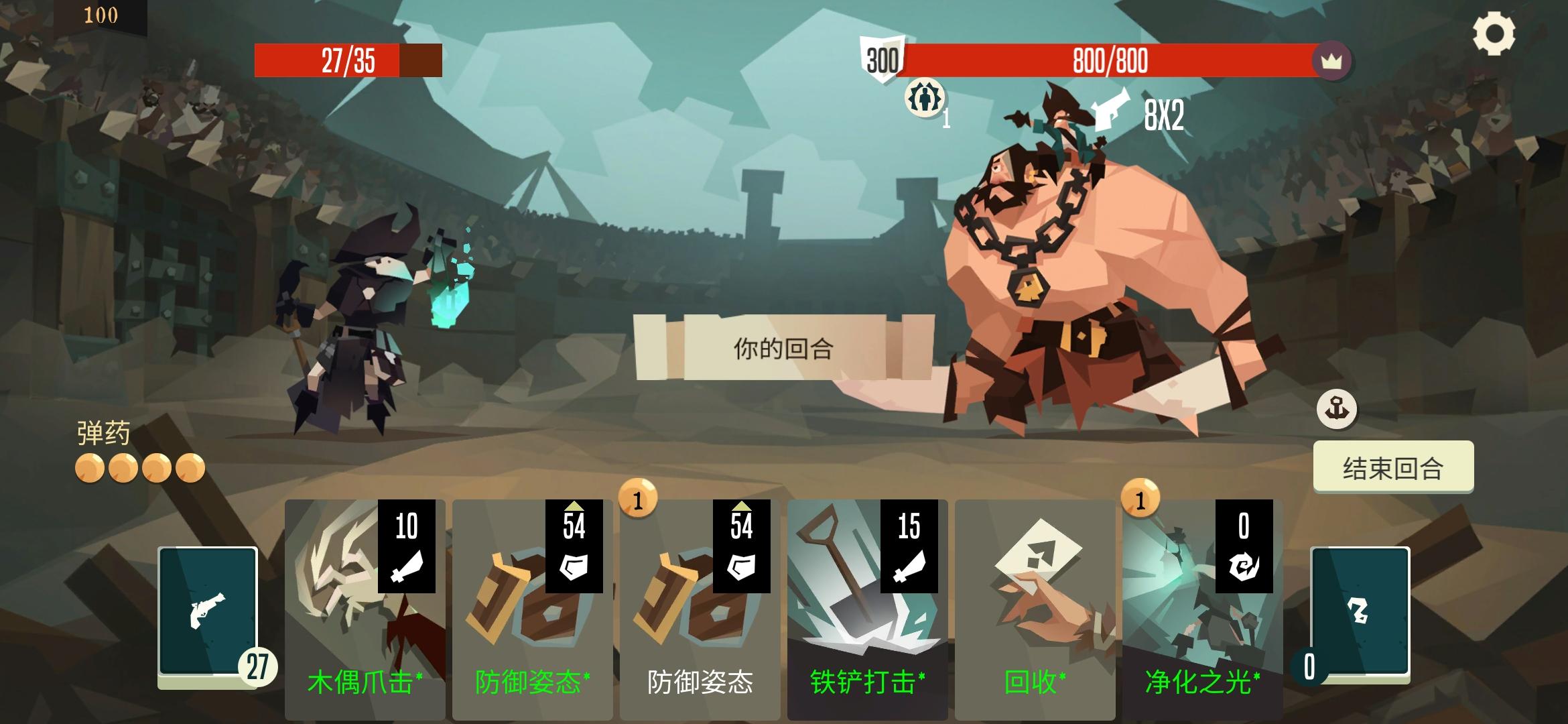This screenshot has height=724, width=1568.
Task: Click the 你的回合 banner
Action: tap(783, 349)
